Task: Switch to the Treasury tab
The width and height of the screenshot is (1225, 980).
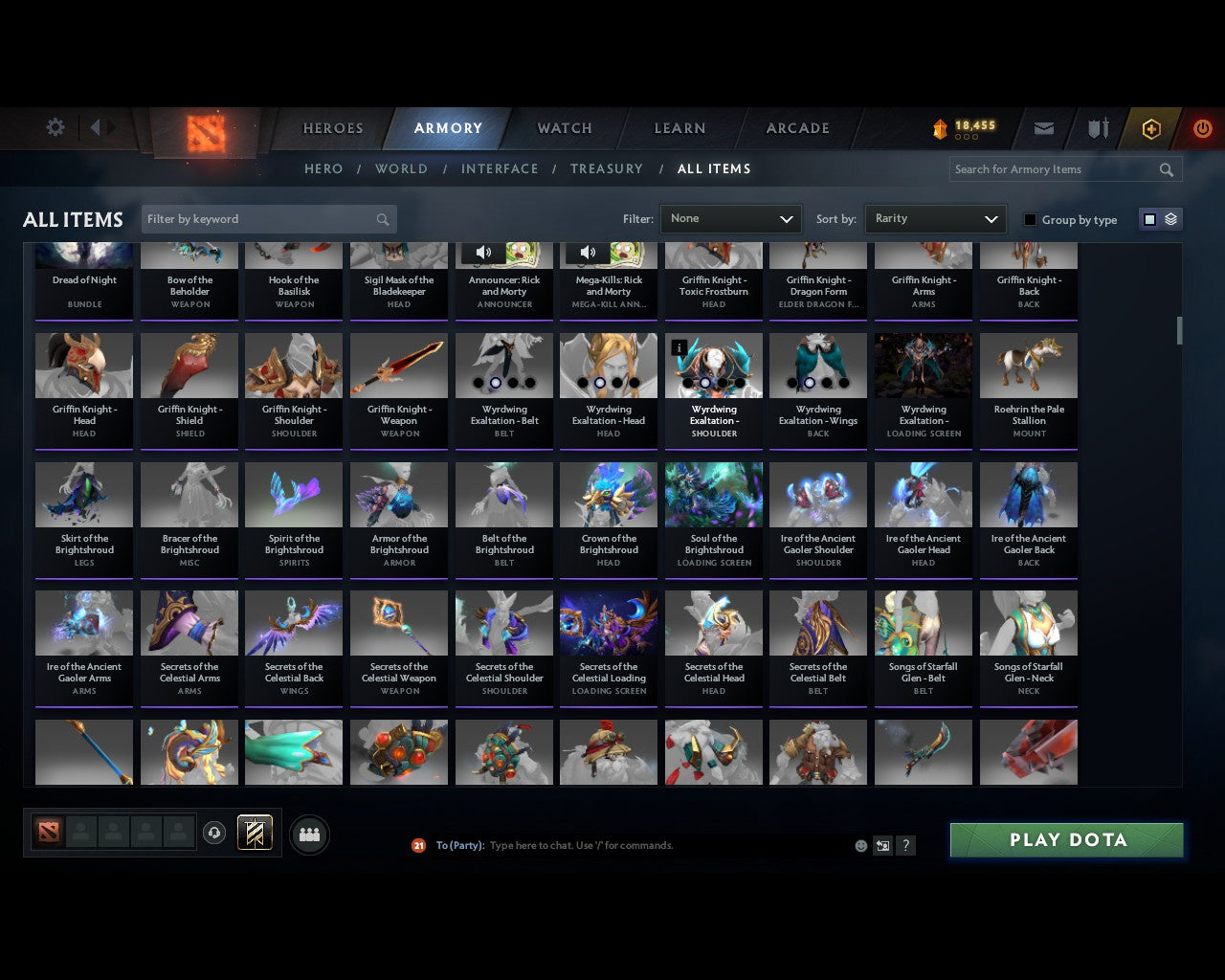Action: (606, 168)
